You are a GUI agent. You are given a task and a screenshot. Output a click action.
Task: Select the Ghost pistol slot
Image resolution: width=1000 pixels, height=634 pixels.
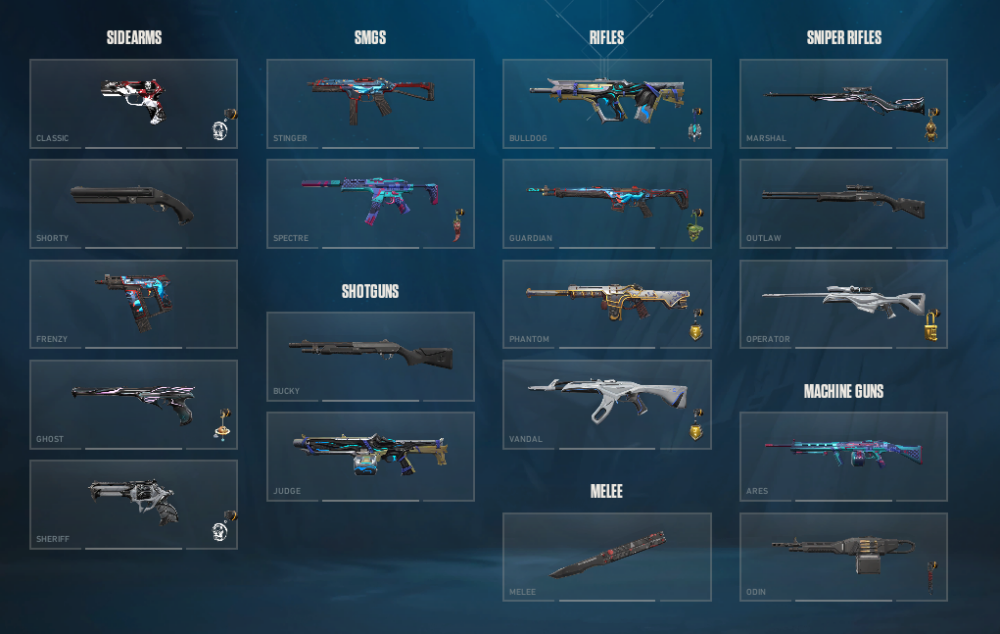(133, 404)
